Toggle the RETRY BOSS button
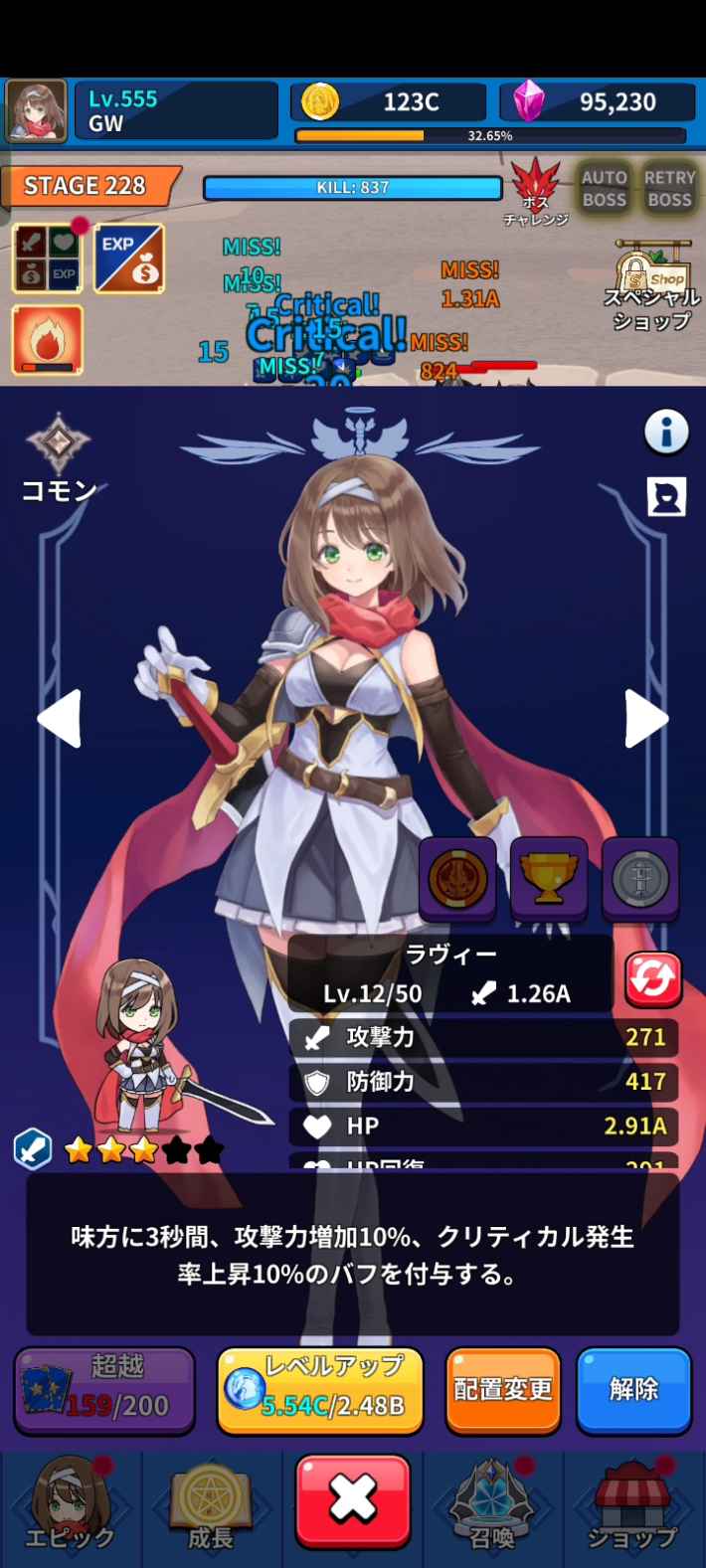Viewport: 706px width, 1568px height. pos(669,189)
